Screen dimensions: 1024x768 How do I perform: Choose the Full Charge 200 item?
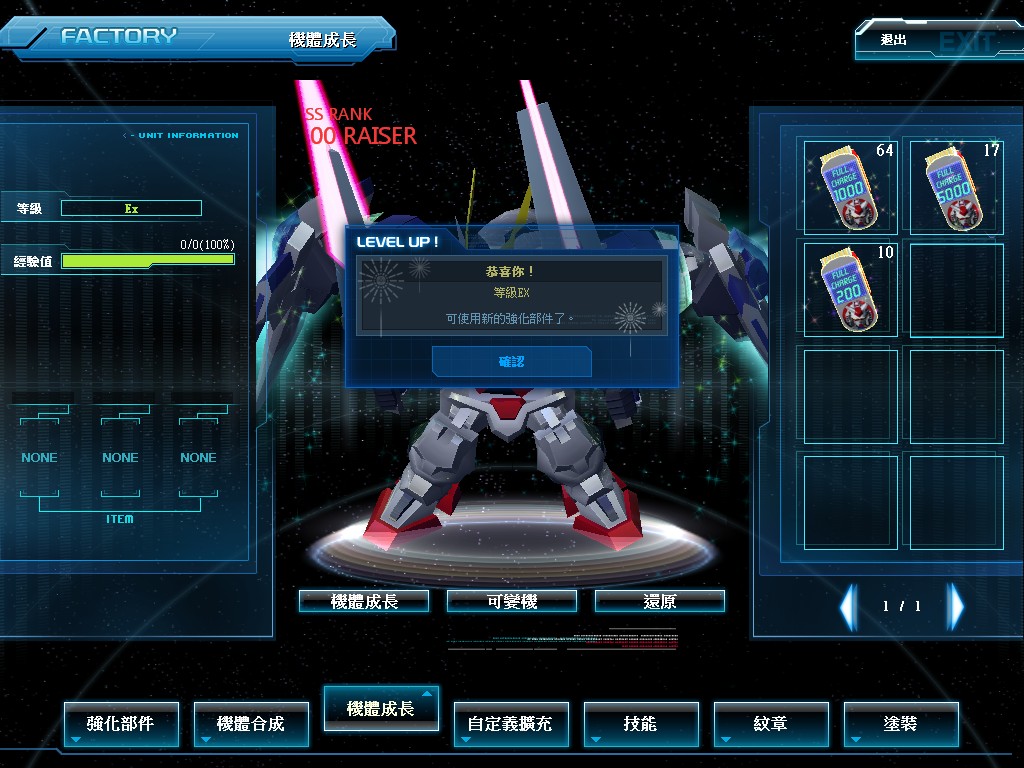click(x=849, y=289)
